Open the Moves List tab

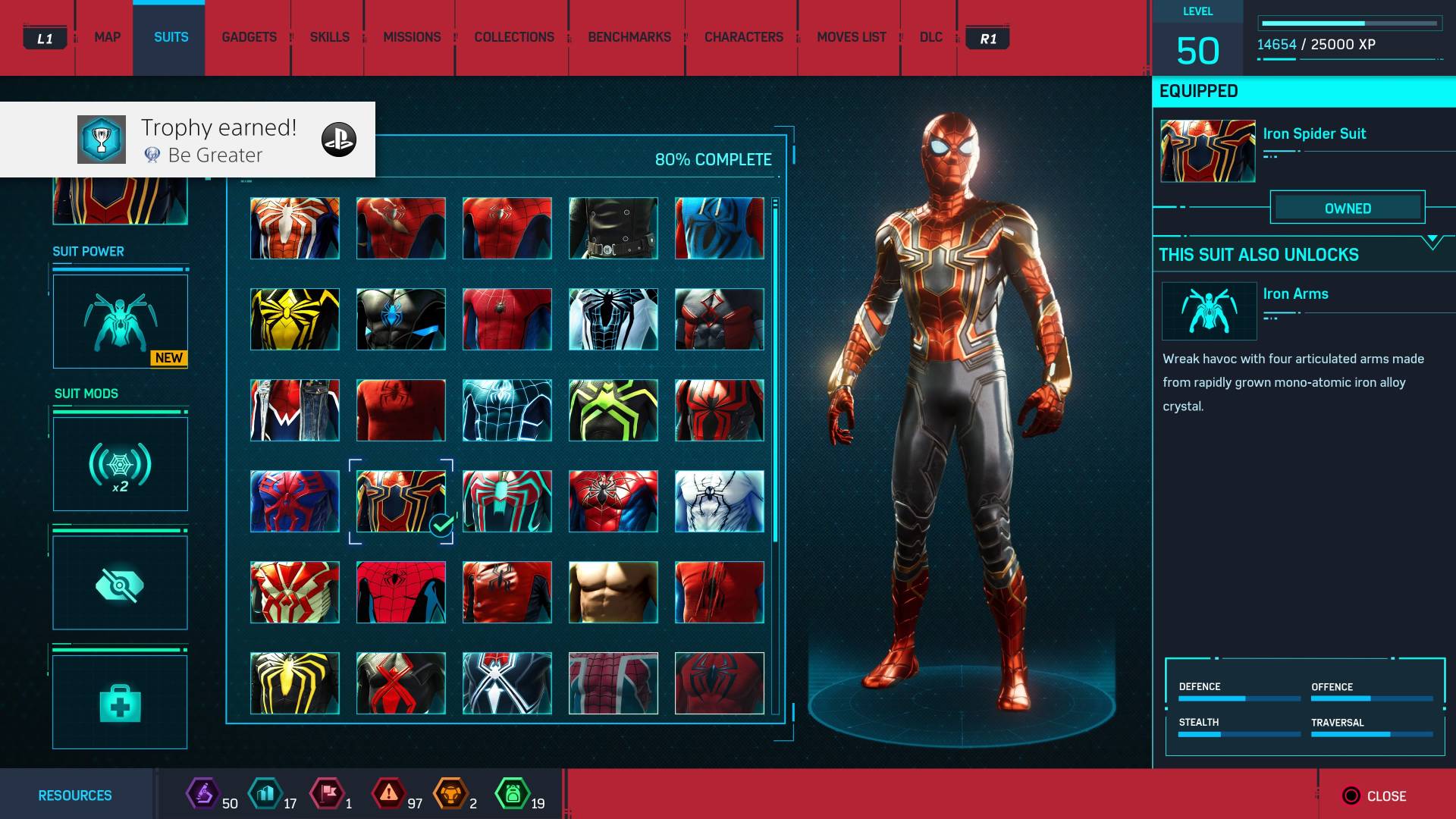pyautogui.click(x=851, y=37)
